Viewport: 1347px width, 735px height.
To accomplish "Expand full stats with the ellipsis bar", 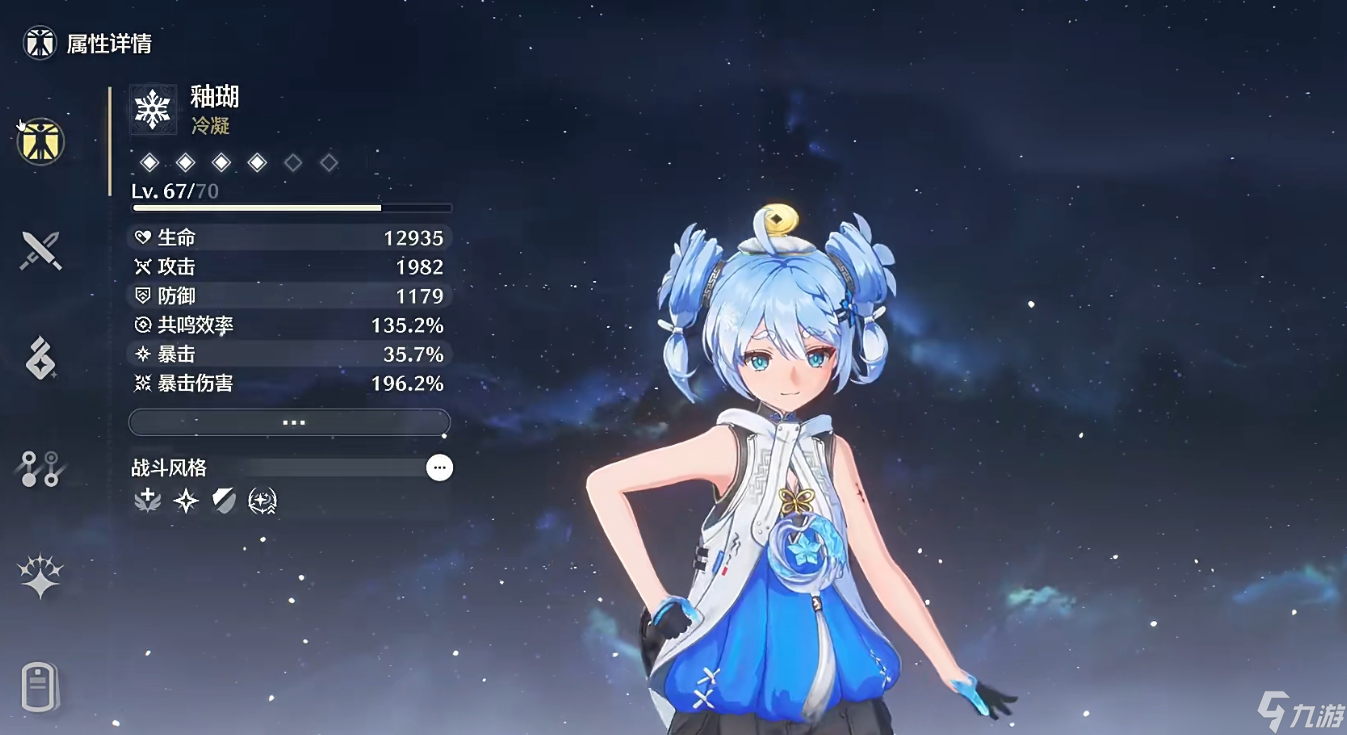I will 290,423.
